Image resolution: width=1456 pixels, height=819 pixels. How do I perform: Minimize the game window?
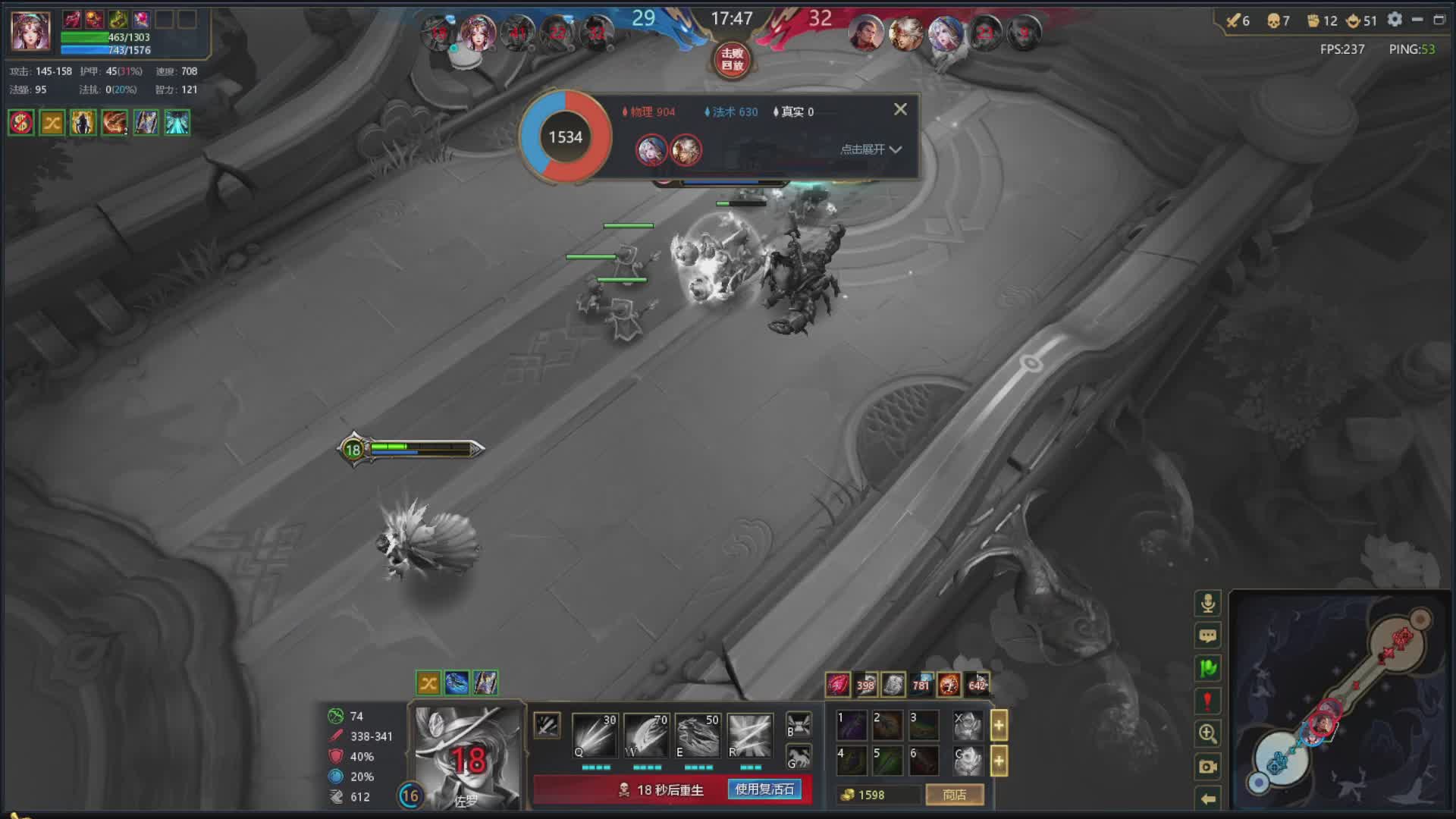[x=1417, y=20]
